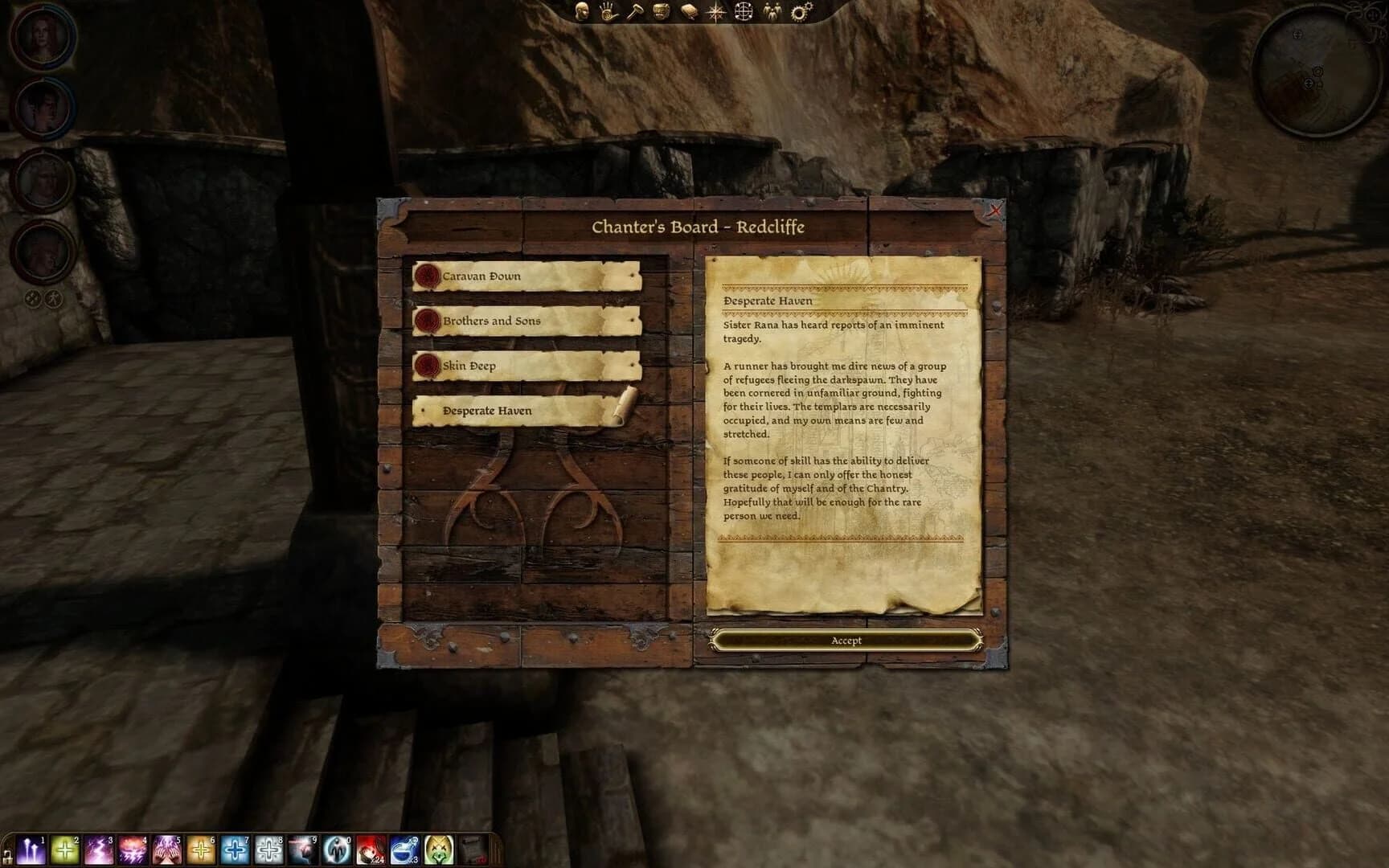The image size is (1389, 868).
Task: Activate the spell in quickbar slot 5
Action: (x=166, y=850)
